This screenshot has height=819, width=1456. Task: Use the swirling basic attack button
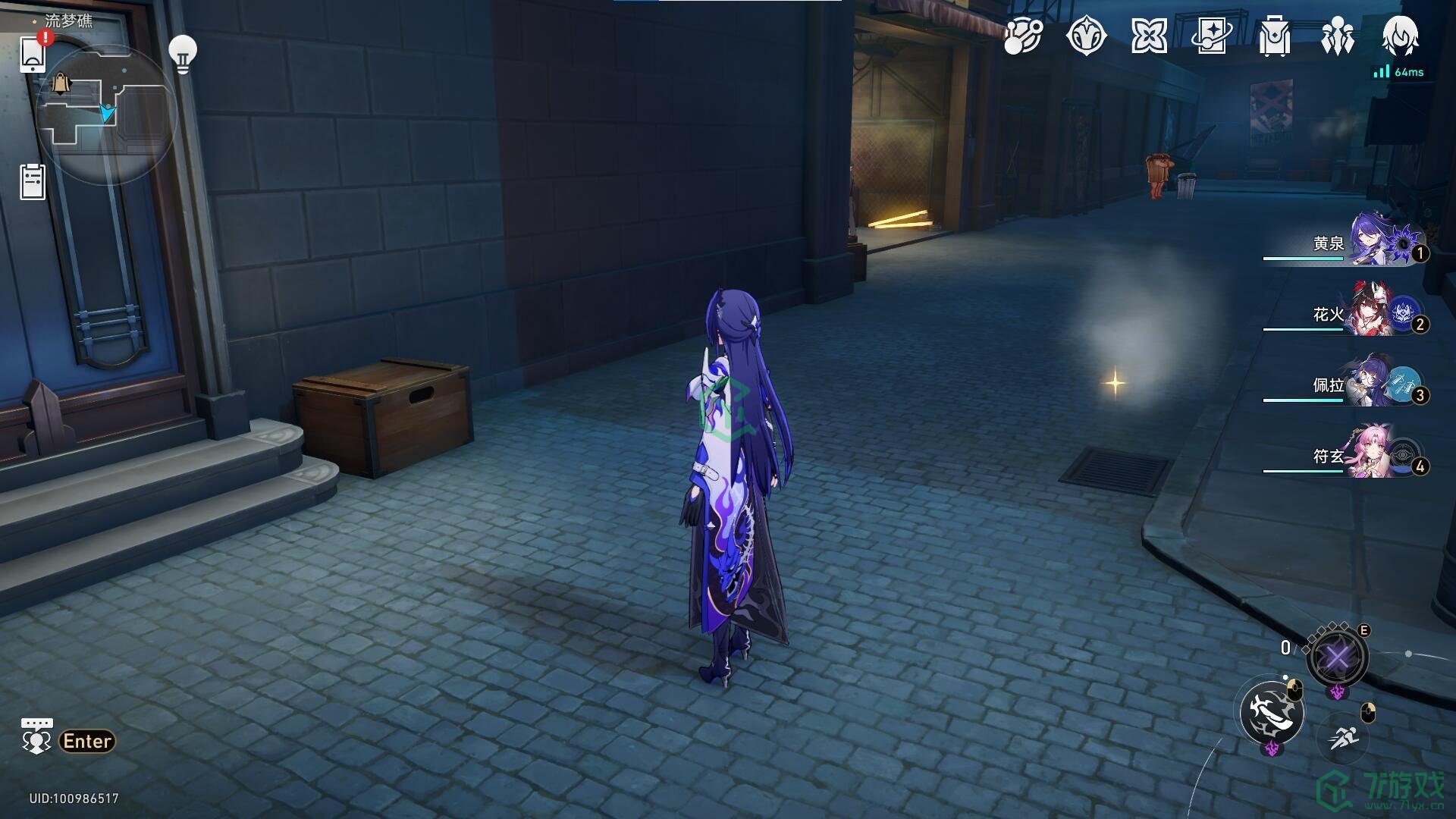[x=1272, y=713]
